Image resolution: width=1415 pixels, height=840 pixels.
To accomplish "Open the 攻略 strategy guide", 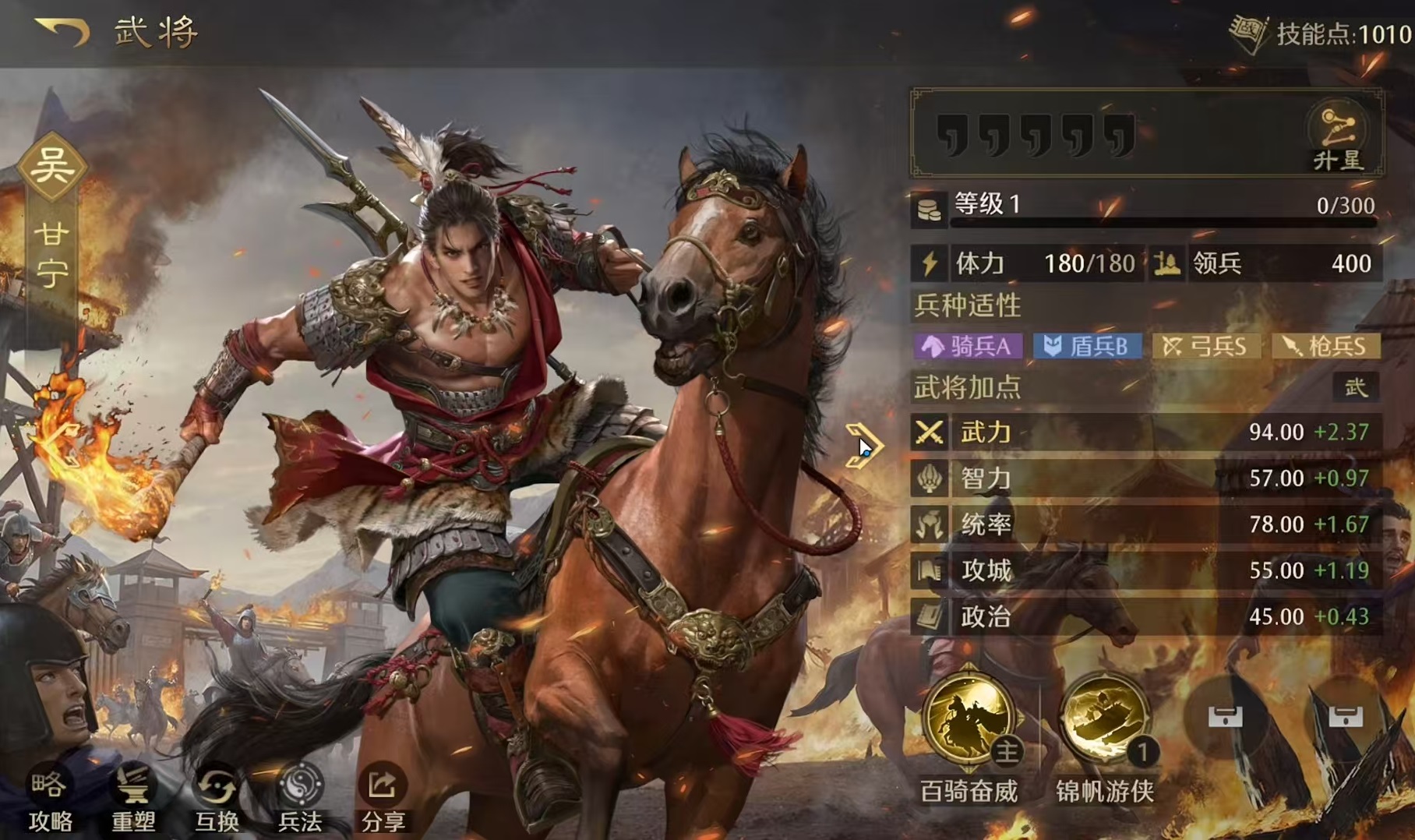I will [51, 799].
